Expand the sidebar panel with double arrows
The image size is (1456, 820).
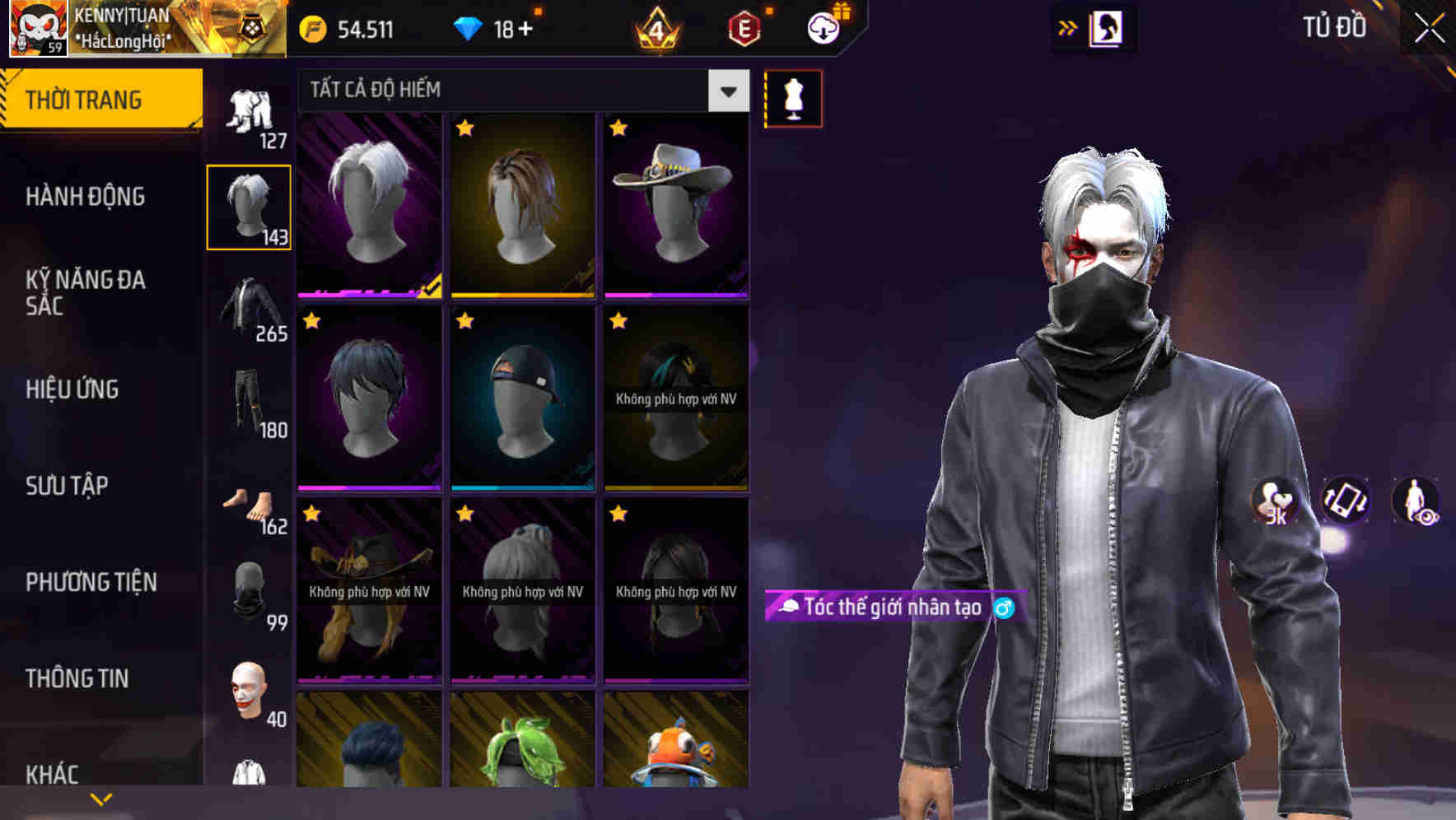(x=1068, y=26)
